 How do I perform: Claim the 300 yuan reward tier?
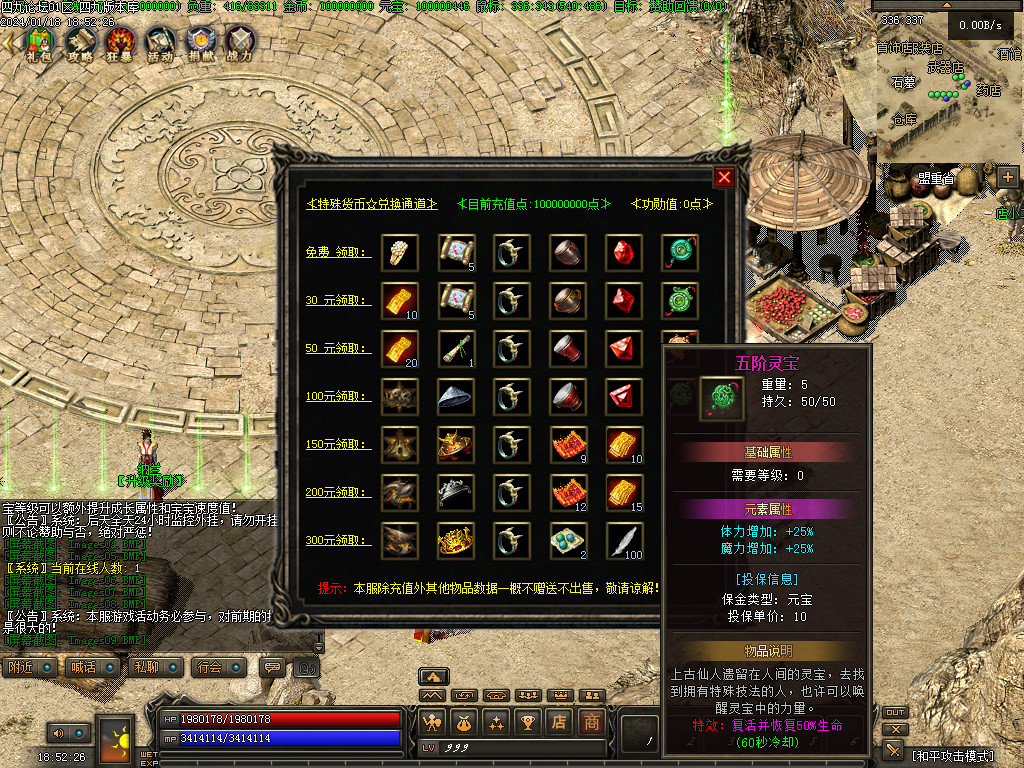click(338, 540)
